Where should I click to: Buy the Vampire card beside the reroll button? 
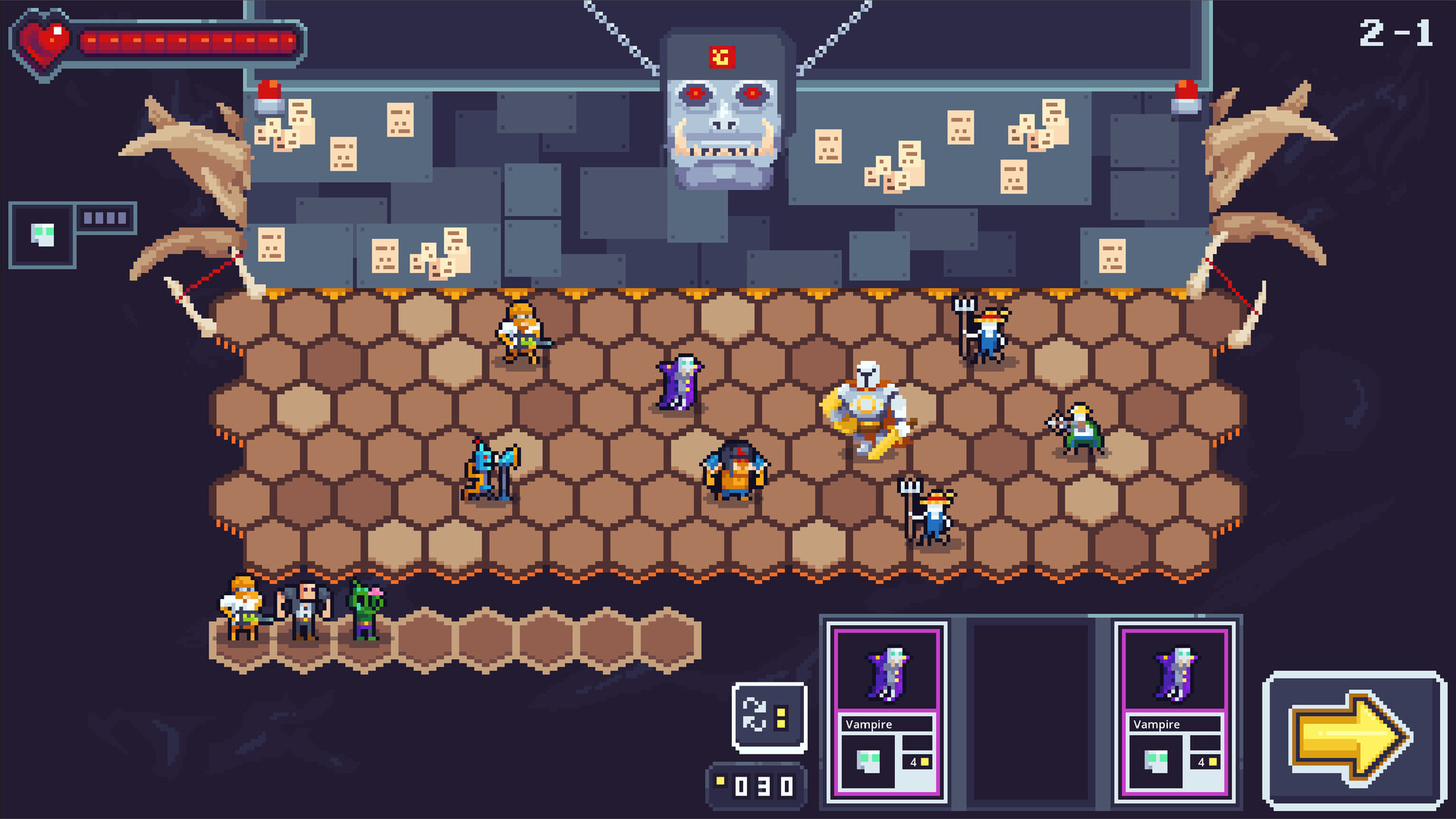pos(886,711)
